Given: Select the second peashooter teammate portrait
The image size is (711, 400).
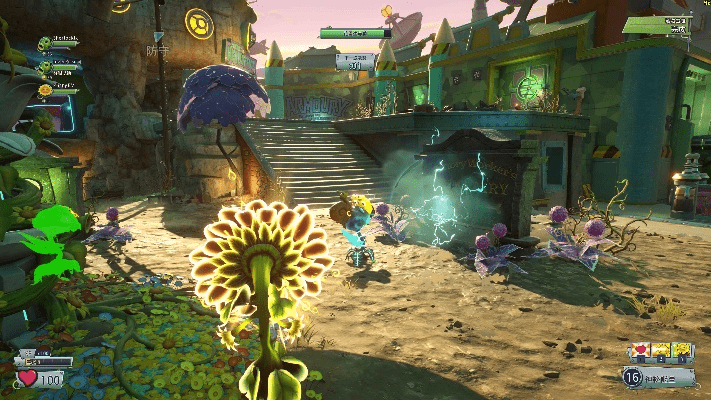Looking at the screenshot, I should 45,67.
